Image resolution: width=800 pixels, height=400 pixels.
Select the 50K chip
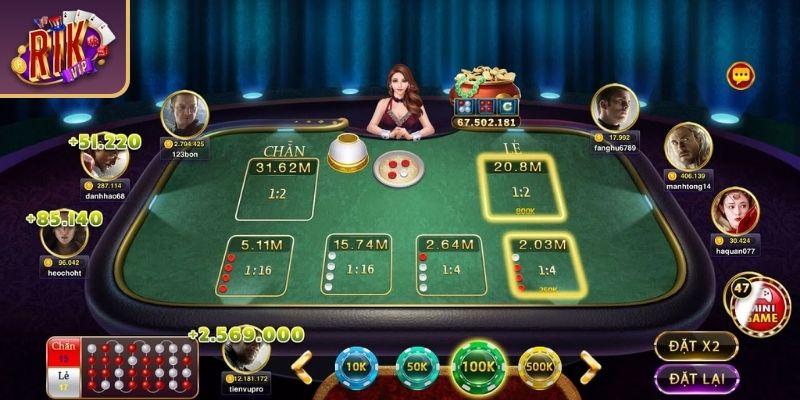[x=416, y=367]
